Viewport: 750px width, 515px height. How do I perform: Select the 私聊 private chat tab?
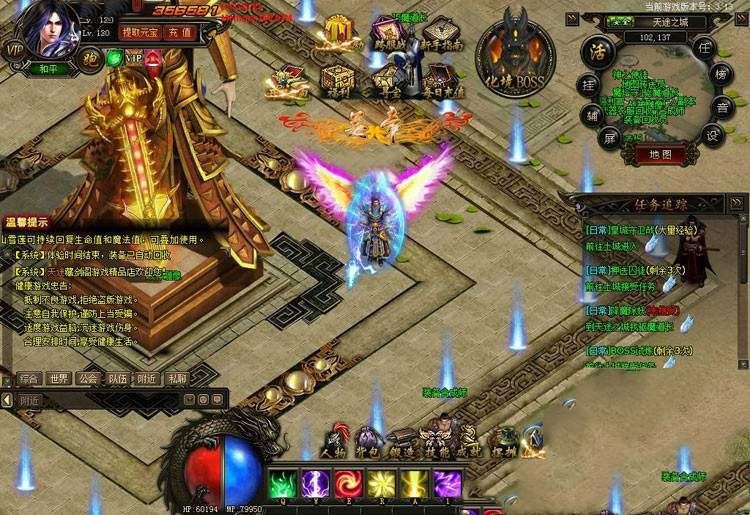pos(177,379)
